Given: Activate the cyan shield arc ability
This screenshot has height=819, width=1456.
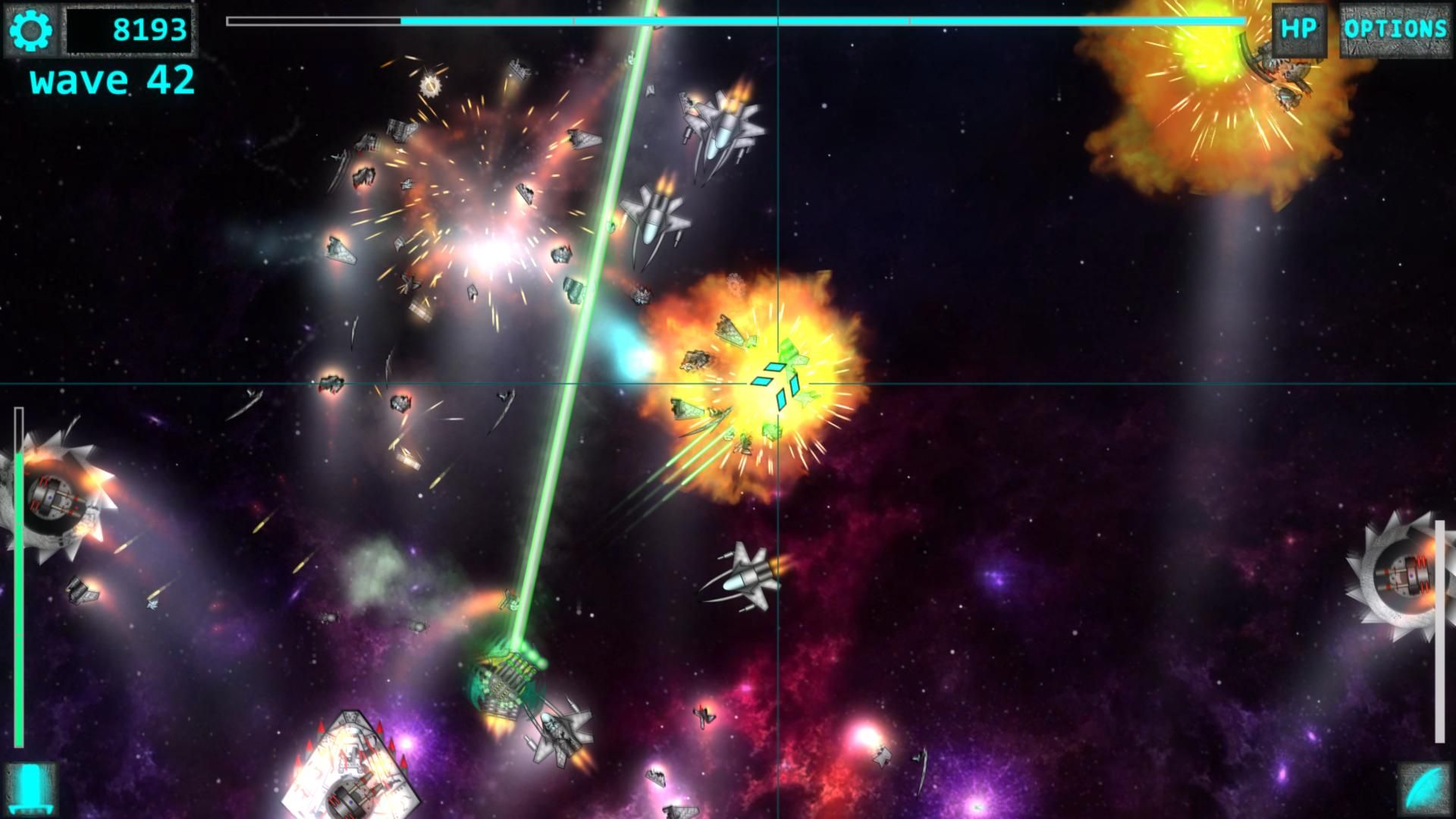Looking at the screenshot, I should click(1423, 789).
